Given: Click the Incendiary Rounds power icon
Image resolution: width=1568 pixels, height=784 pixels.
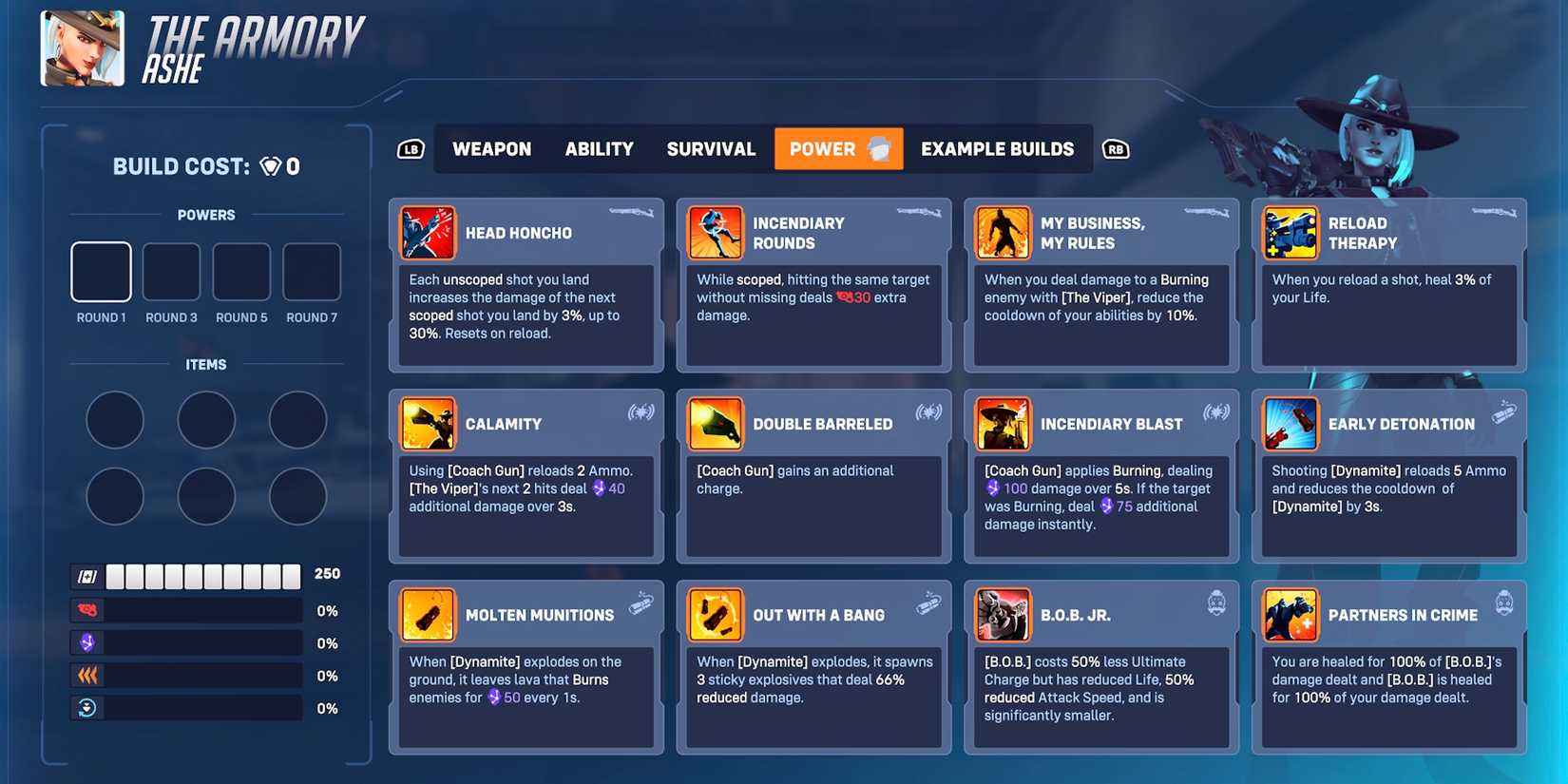Looking at the screenshot, I should tap(716, 232).
